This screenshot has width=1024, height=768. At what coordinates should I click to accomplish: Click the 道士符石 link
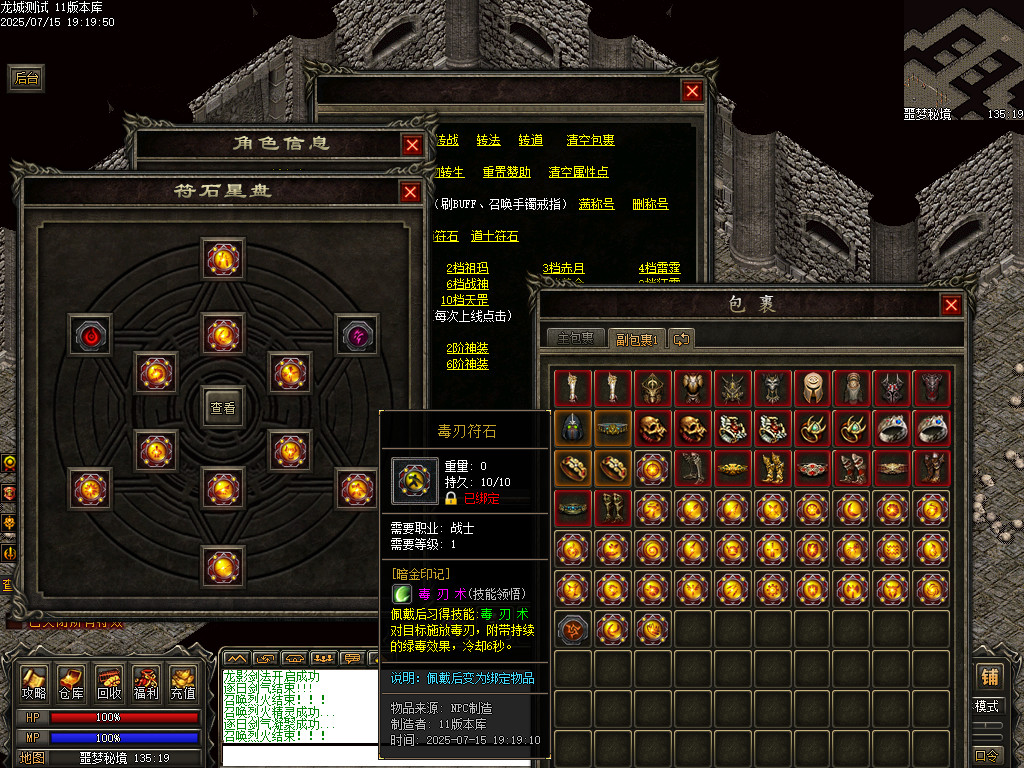pos(494,237)
